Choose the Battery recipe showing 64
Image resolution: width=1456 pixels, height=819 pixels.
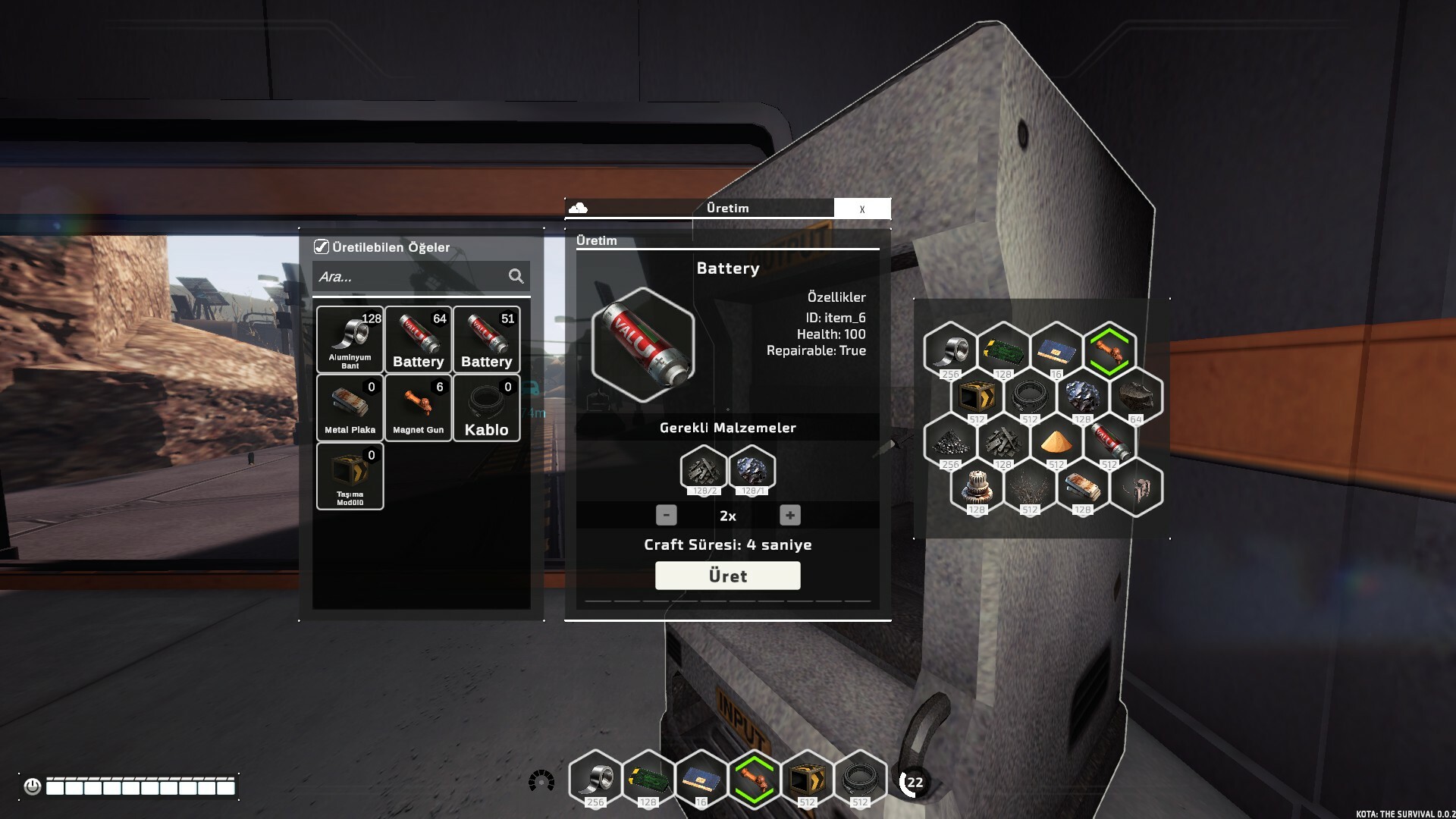(x=418, y=339)
